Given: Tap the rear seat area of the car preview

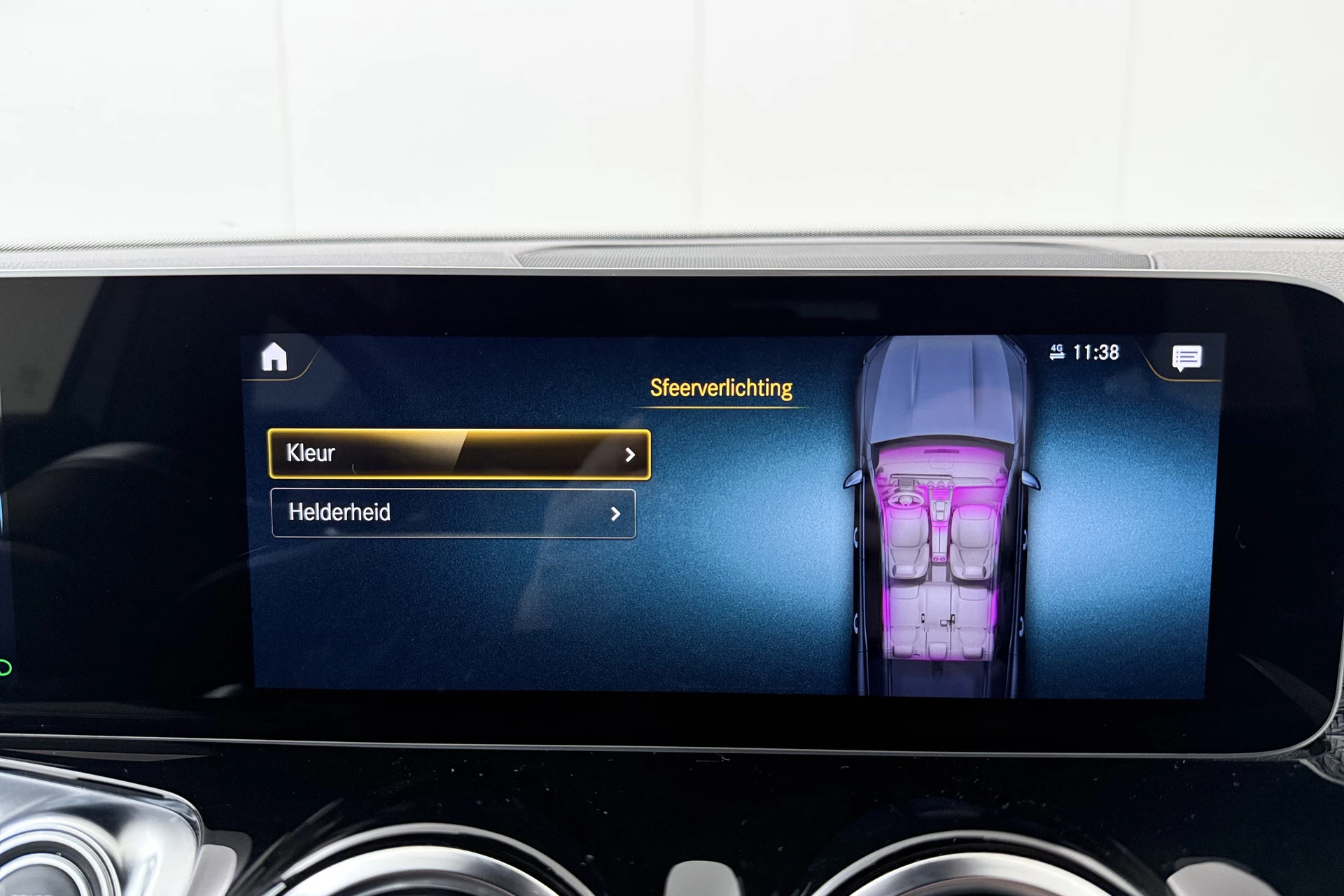Looking at the screenshot, I should point(938,616).
